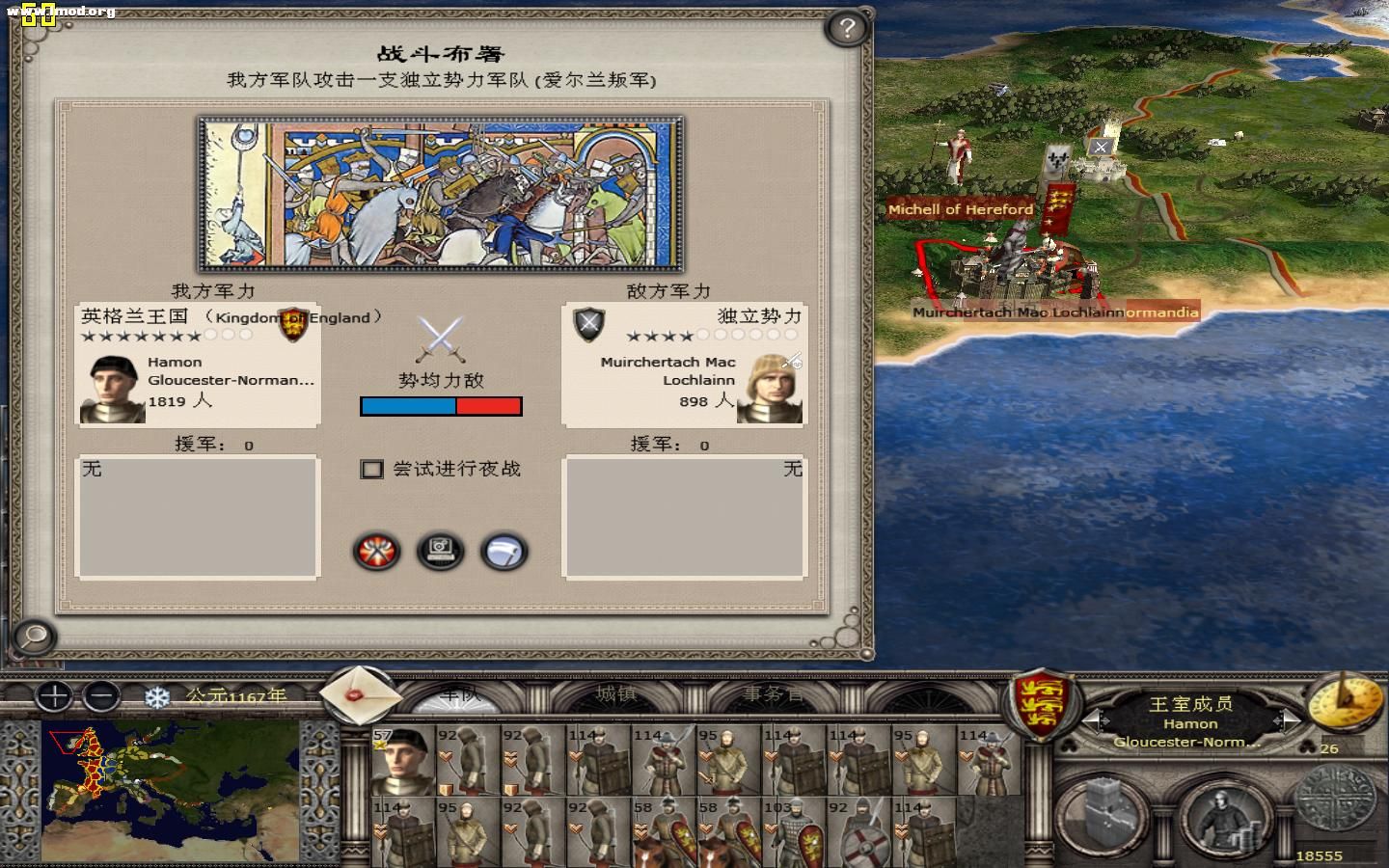Enable the 尝试进行夜战 night battle checkbox
The width and height of the screenshot is (1389, 868).
pyautogui.click(x=371, y=470)
